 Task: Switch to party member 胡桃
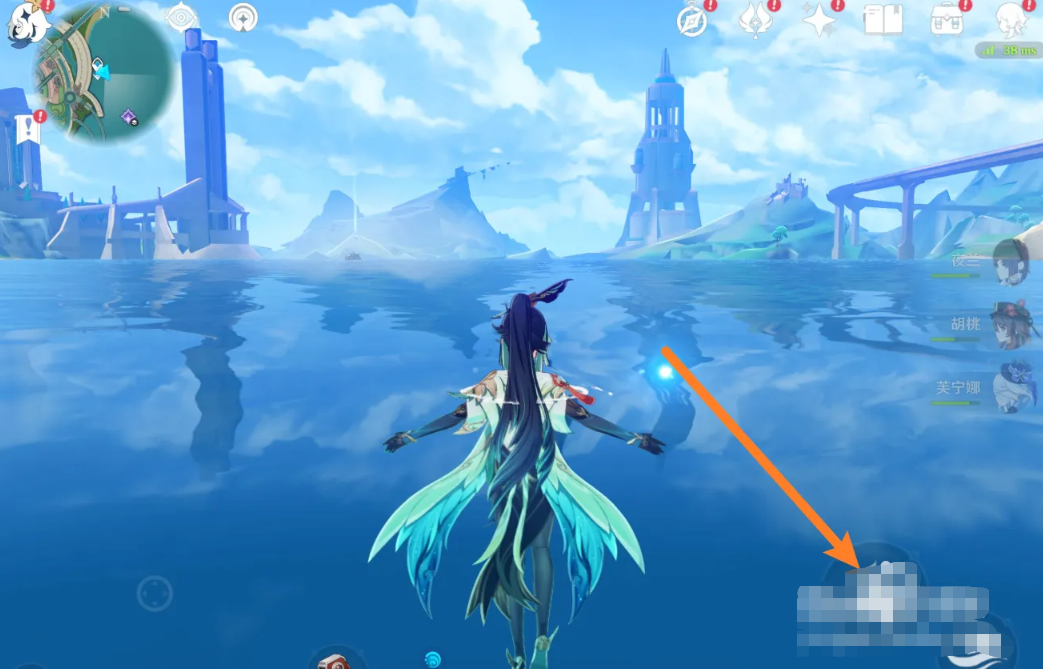(x=1011, y=325)
